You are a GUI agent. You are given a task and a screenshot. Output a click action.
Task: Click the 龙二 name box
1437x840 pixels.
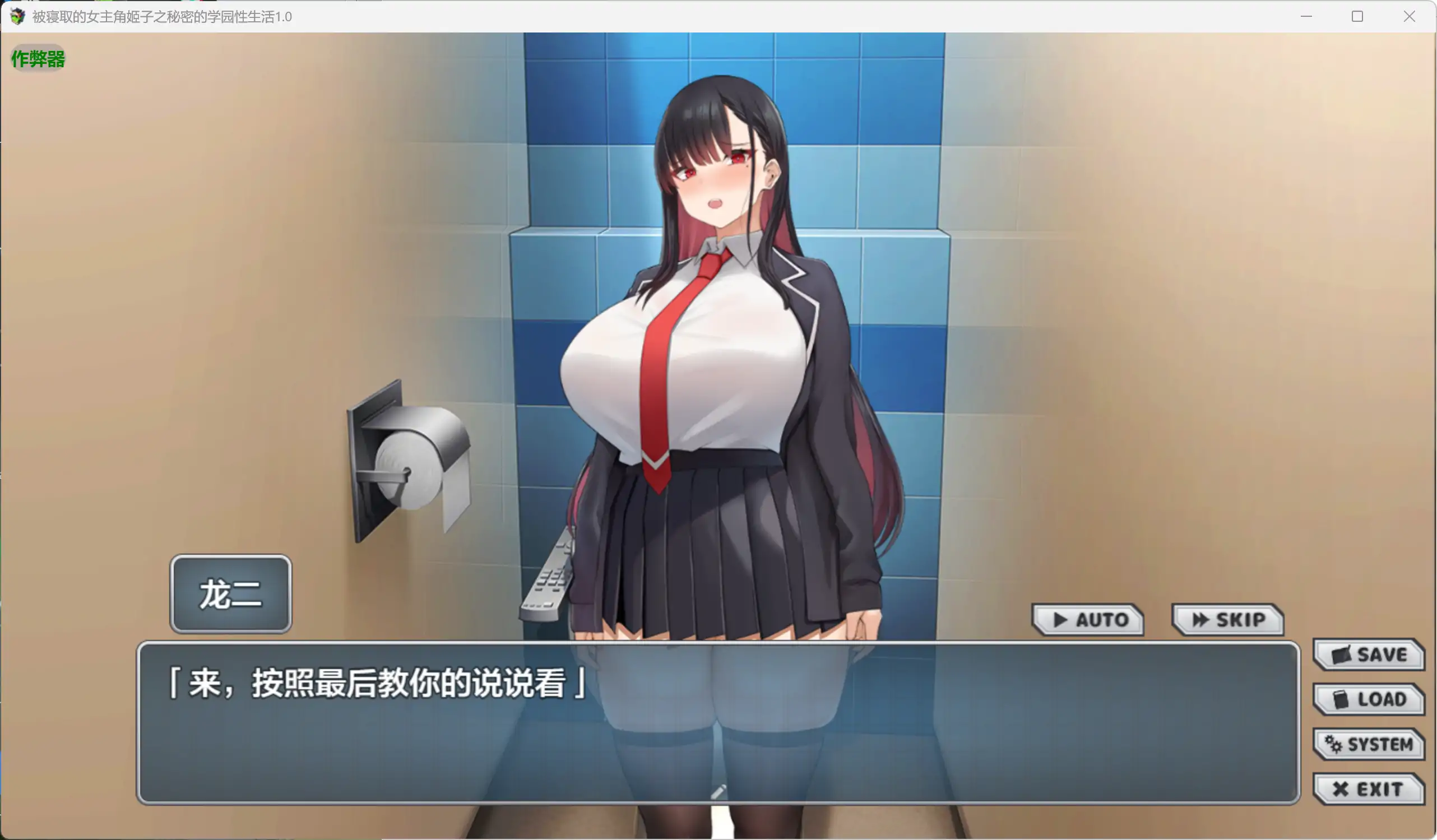[230, 594]
